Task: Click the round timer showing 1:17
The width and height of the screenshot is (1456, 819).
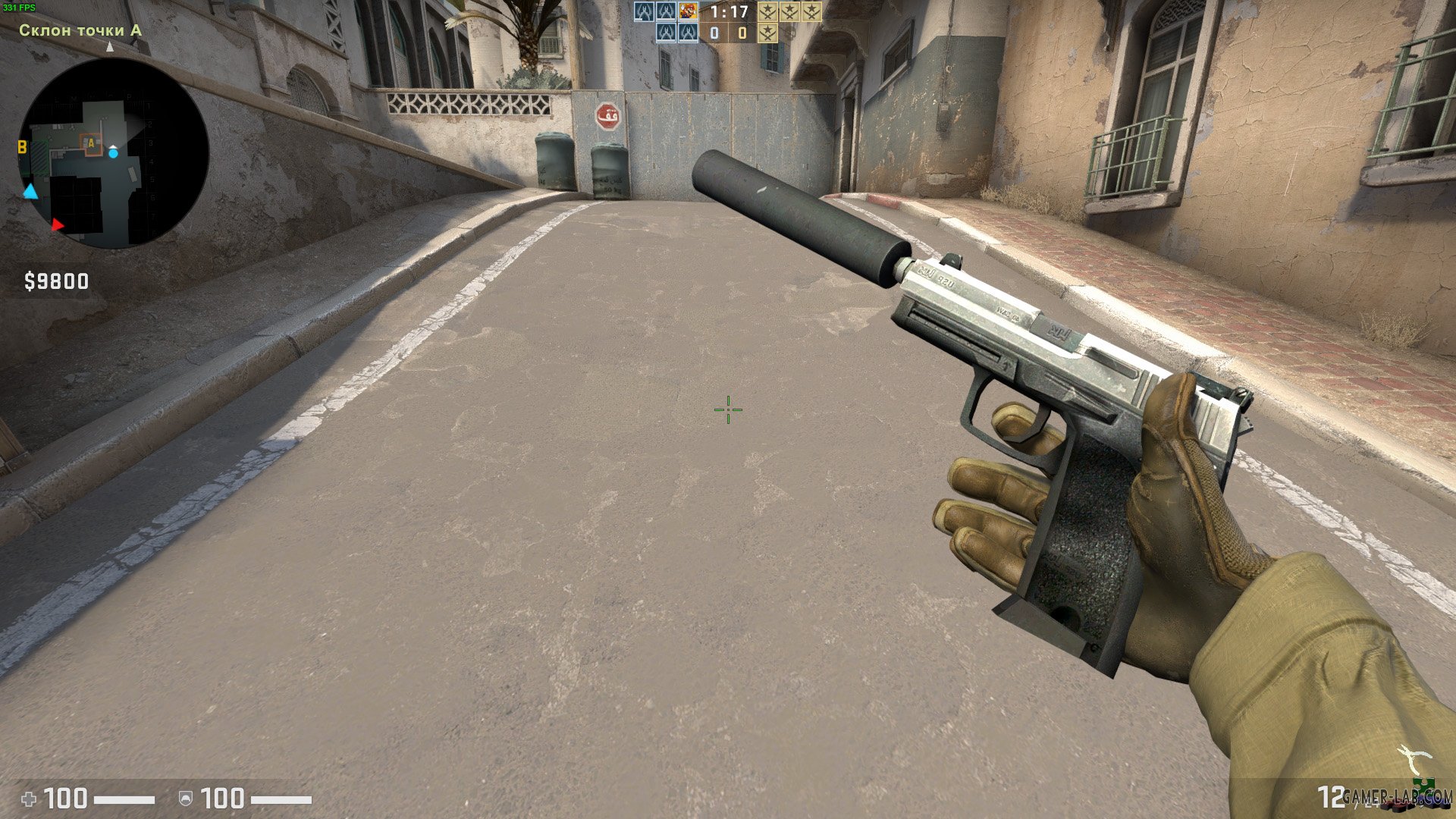Action: 729,12
